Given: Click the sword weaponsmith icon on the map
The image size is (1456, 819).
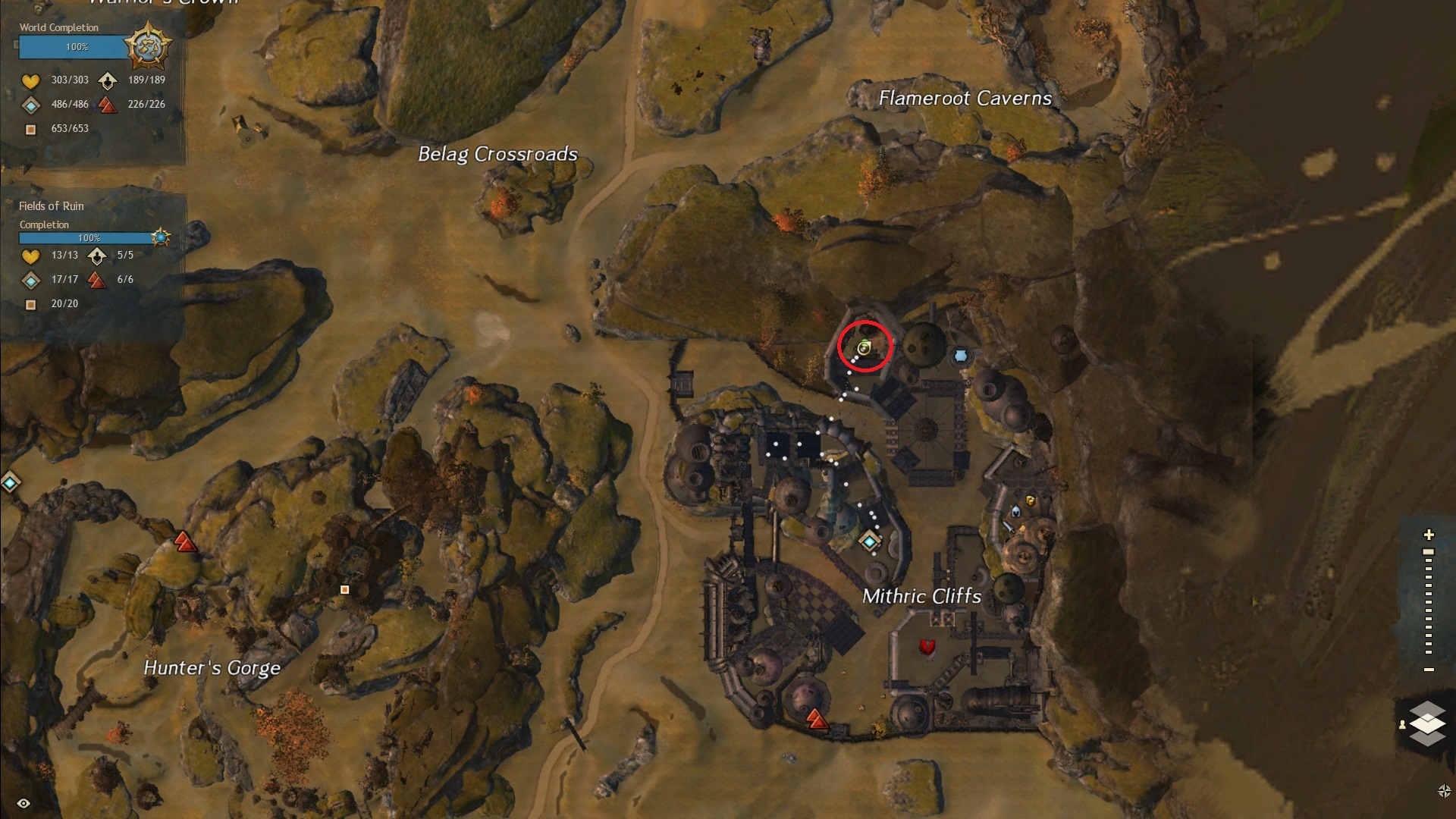Looking at the screenshot, I should point(1008,526).
